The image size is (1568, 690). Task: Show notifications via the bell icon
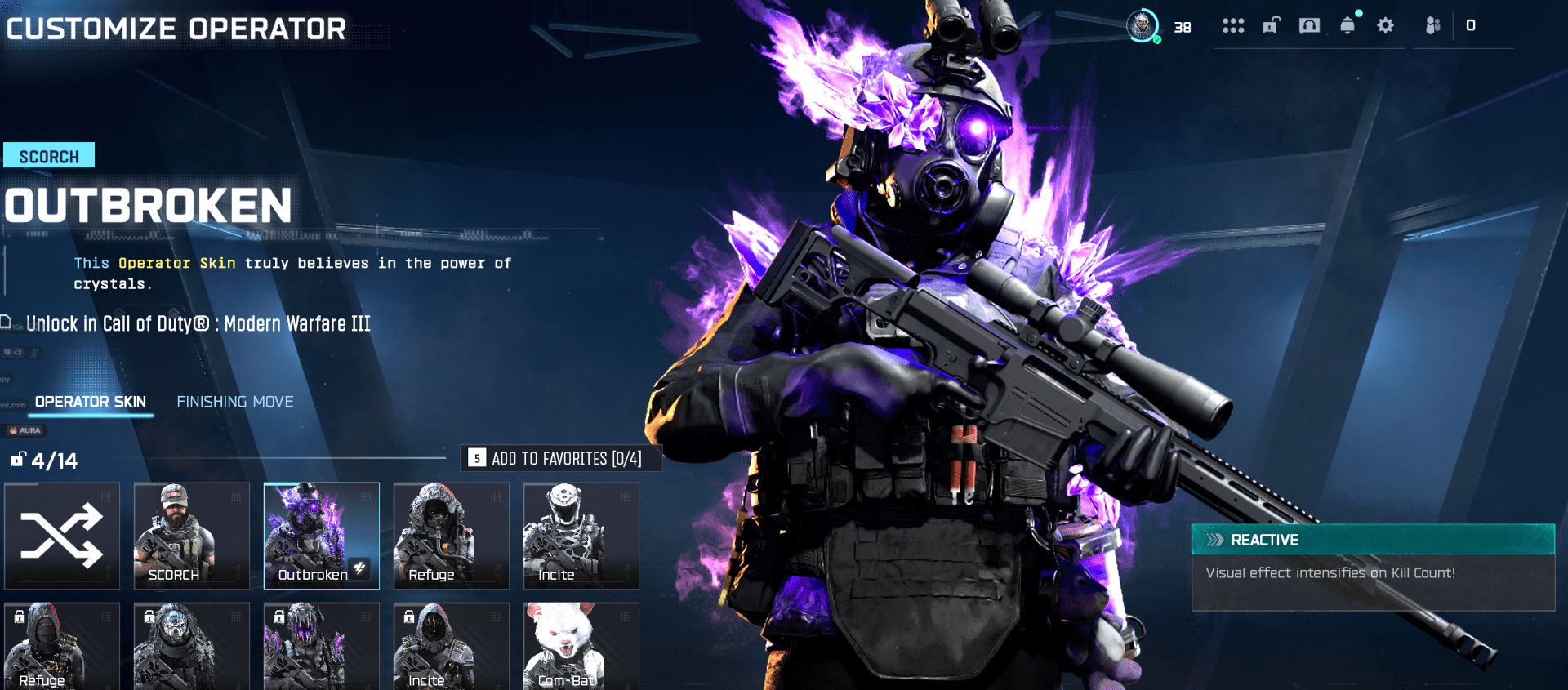(x=1347, y=26)
